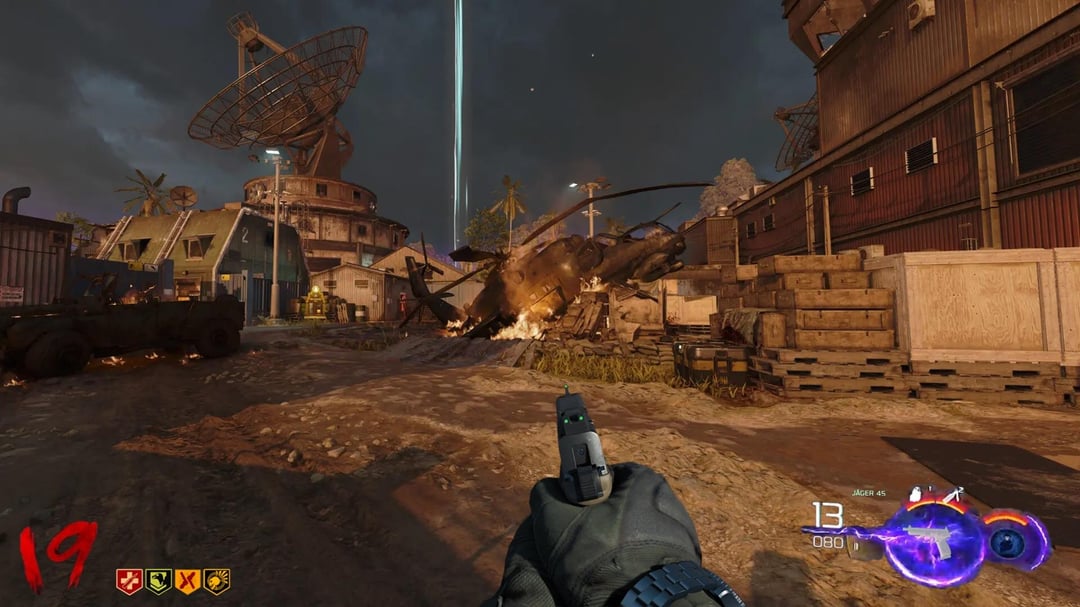1080x607 pixels.
Task: Select the red cross perk icon
Action: click(x=129, y=581)
